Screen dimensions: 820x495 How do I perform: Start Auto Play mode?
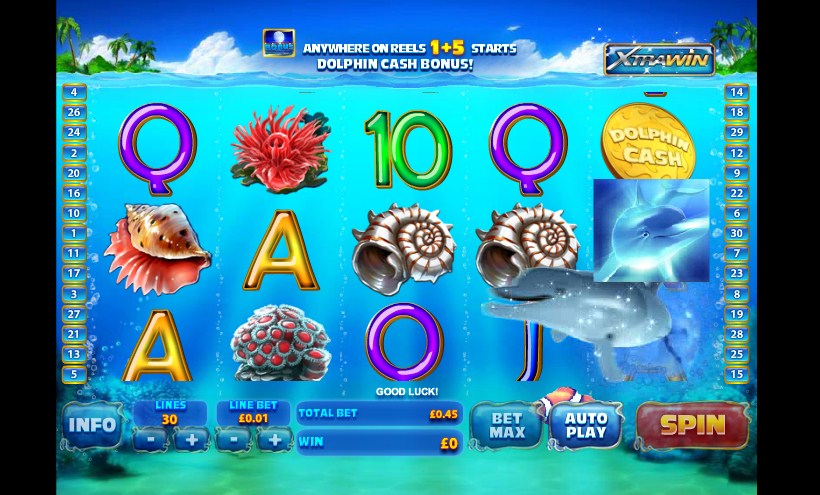click(x=585, y=425)
